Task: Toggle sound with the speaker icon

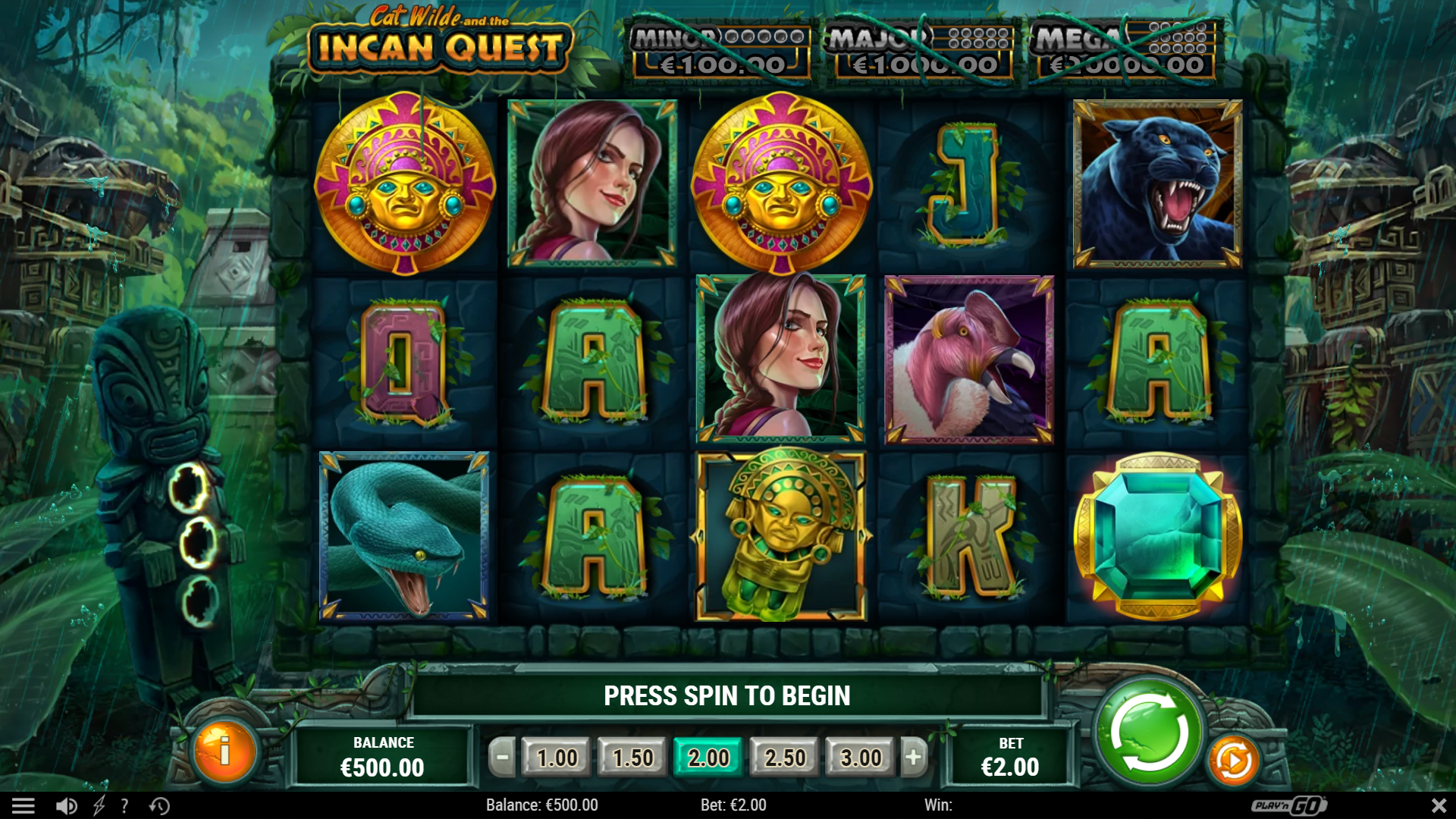Action: (x=66, y=805)
